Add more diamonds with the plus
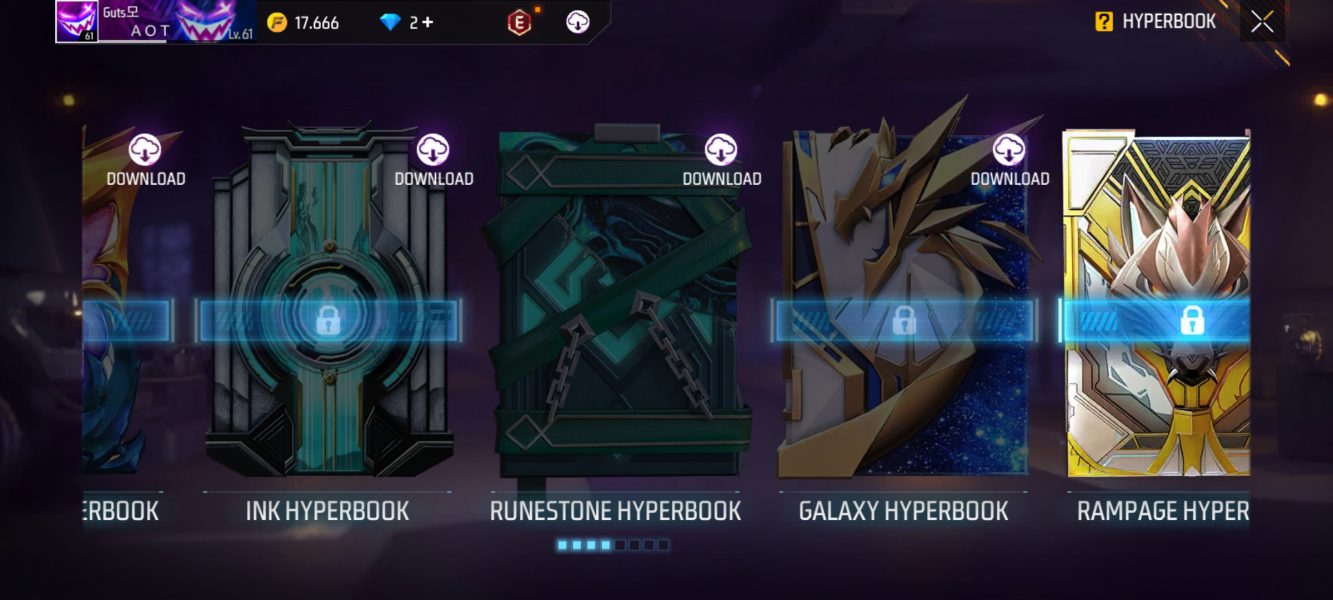1333x600 pixels. pyautogui.click(x=428, y=22)
